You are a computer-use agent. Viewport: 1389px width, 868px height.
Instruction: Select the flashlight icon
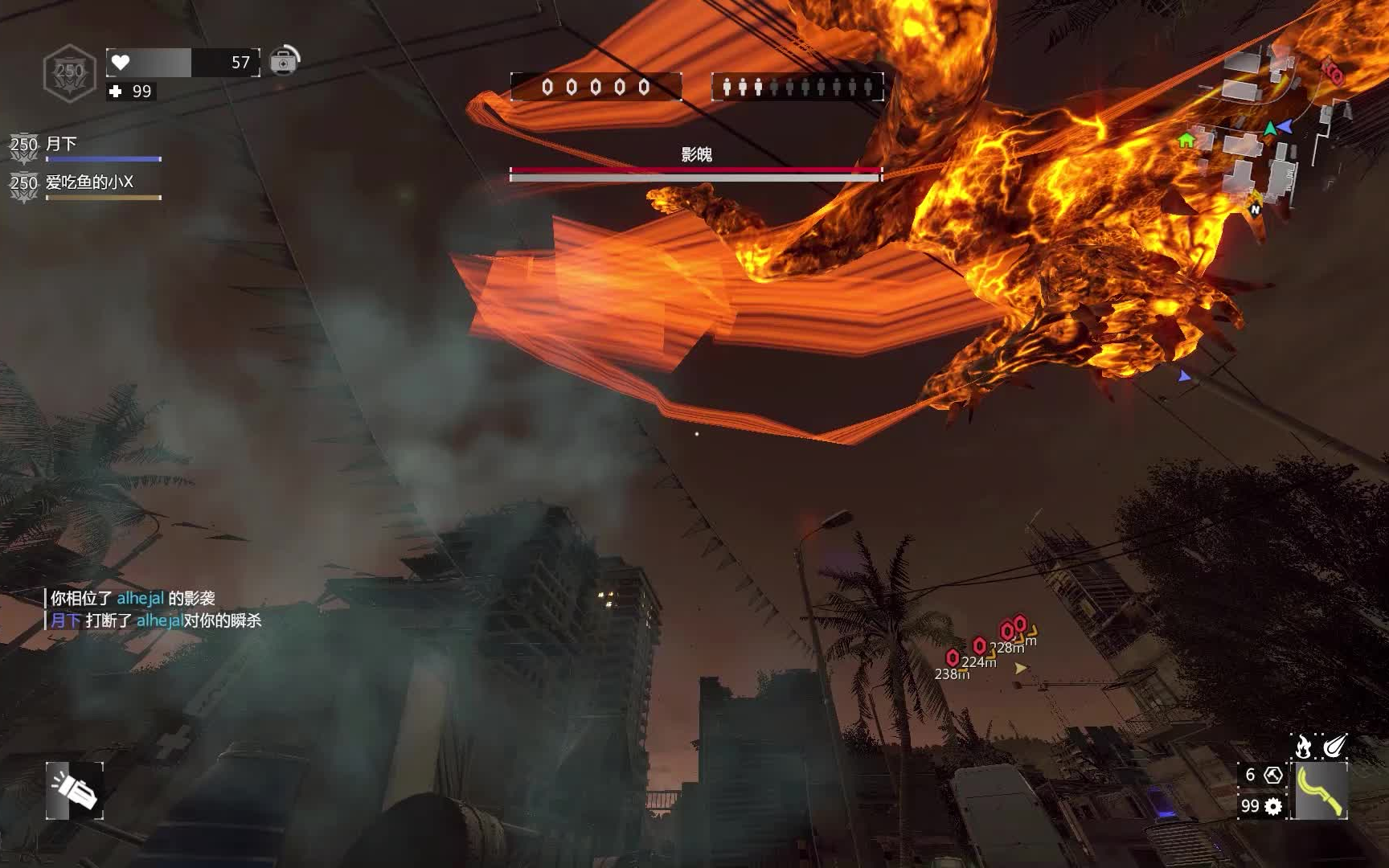[74, 791]
